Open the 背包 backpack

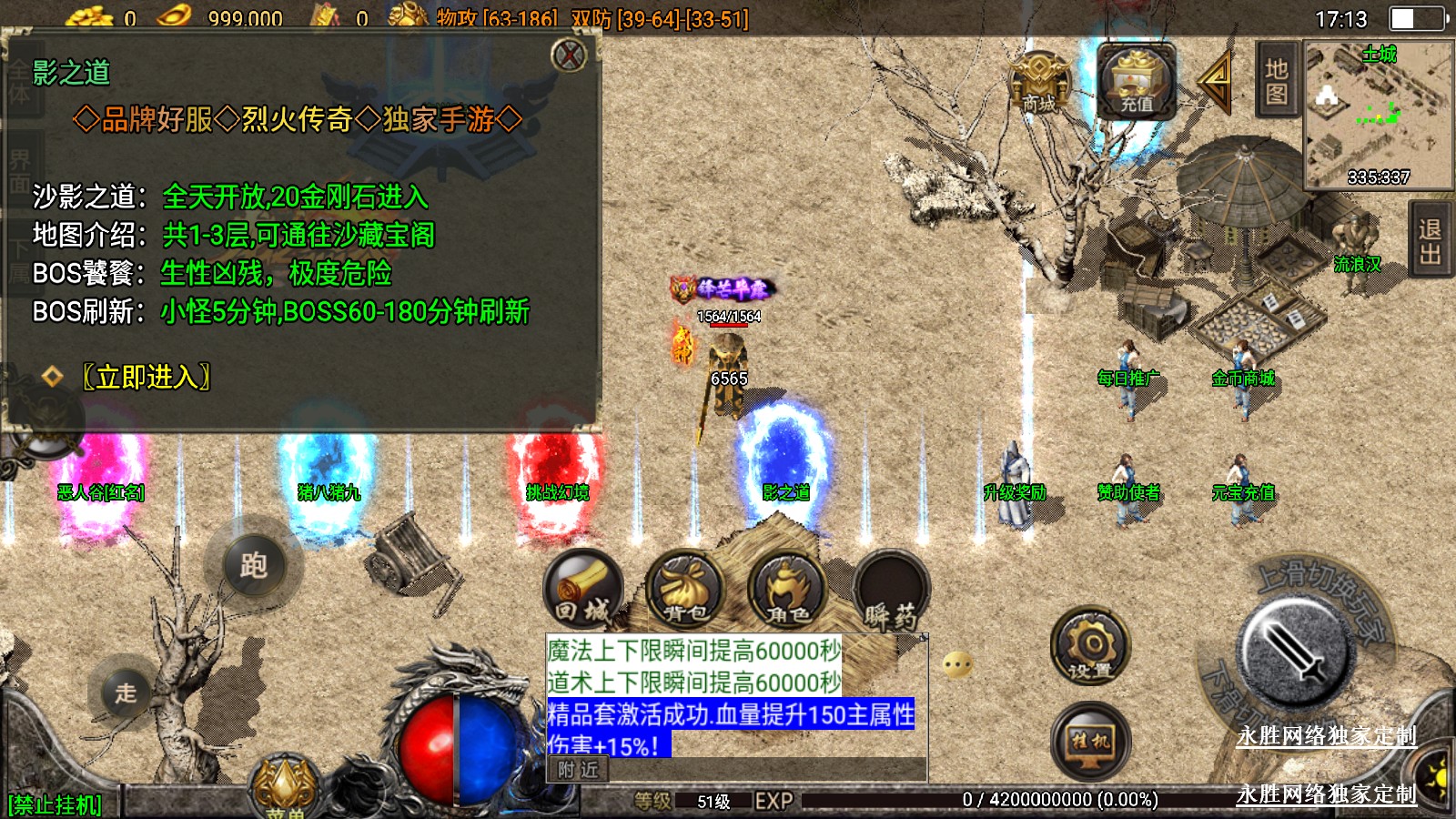pos(684,591)
